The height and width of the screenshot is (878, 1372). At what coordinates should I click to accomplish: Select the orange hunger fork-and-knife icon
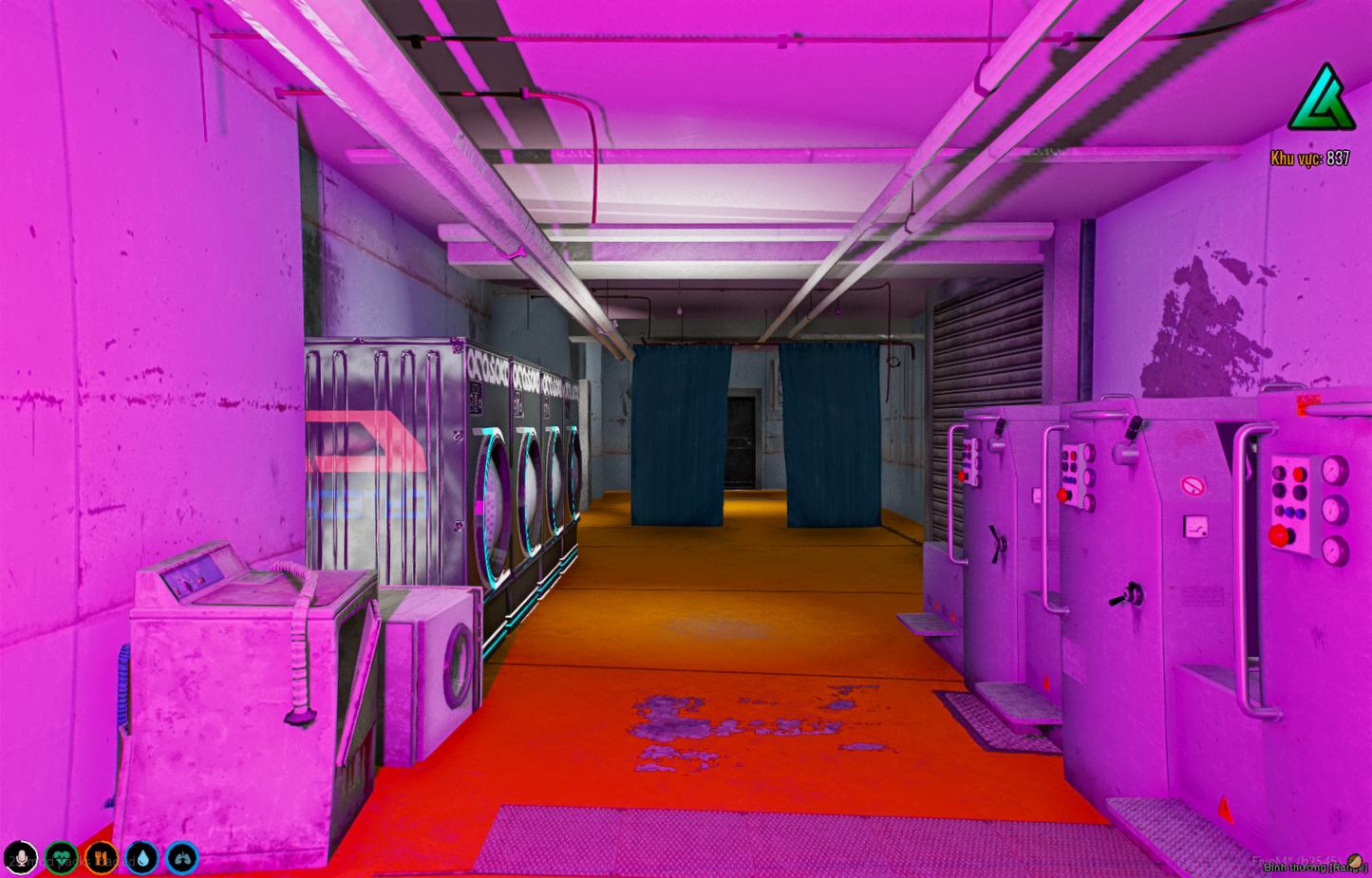tap(101, 858)
